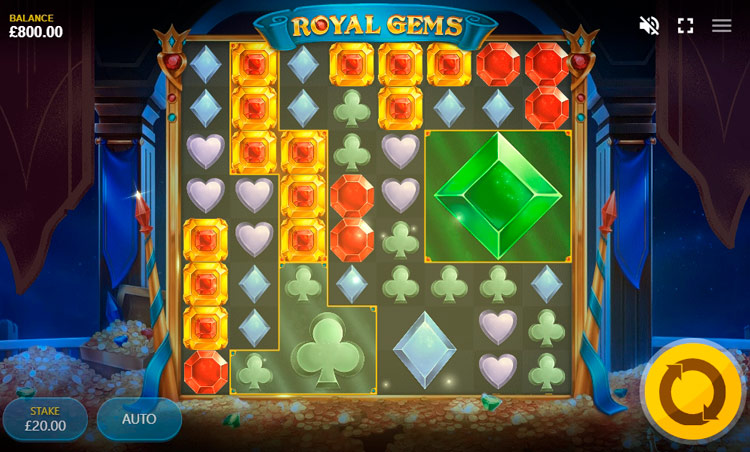Toggle fullscreen mode

(685, 26)
